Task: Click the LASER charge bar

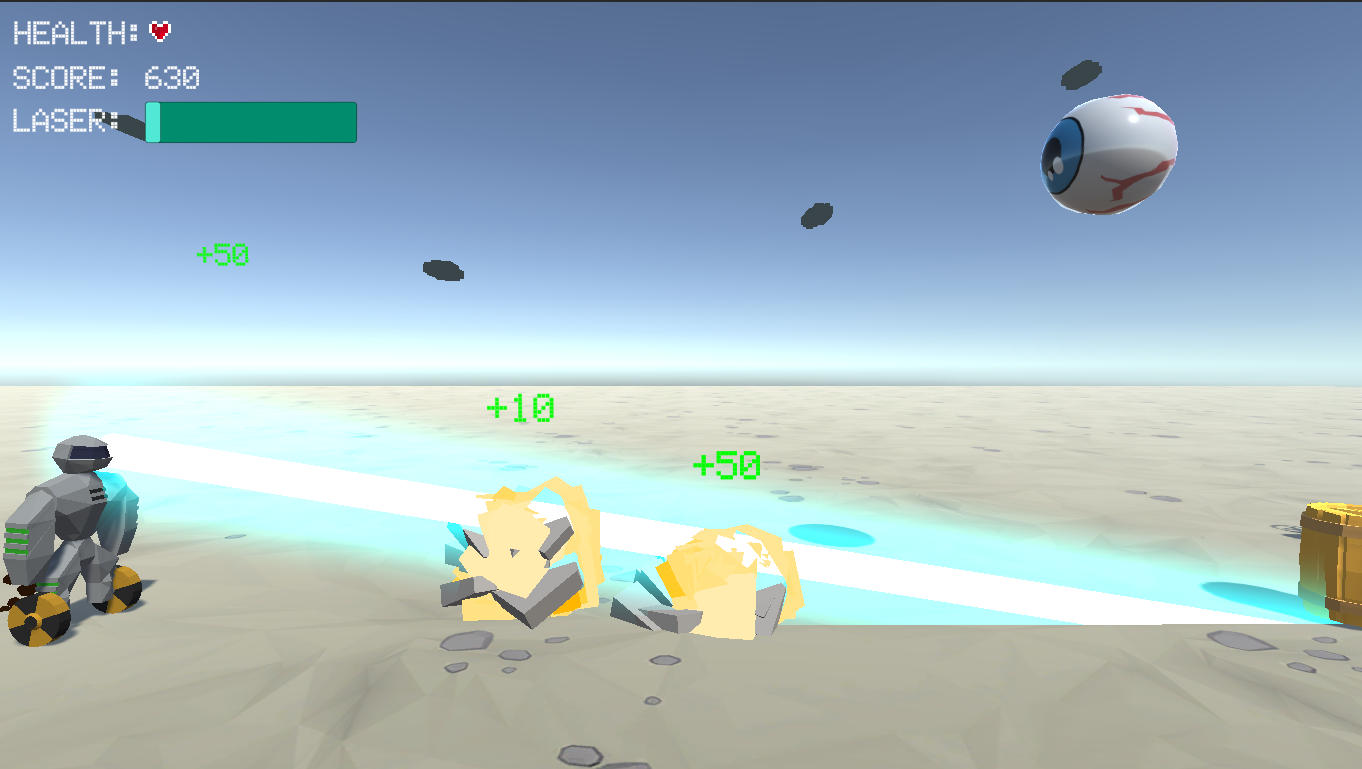Action: point(250,122)
